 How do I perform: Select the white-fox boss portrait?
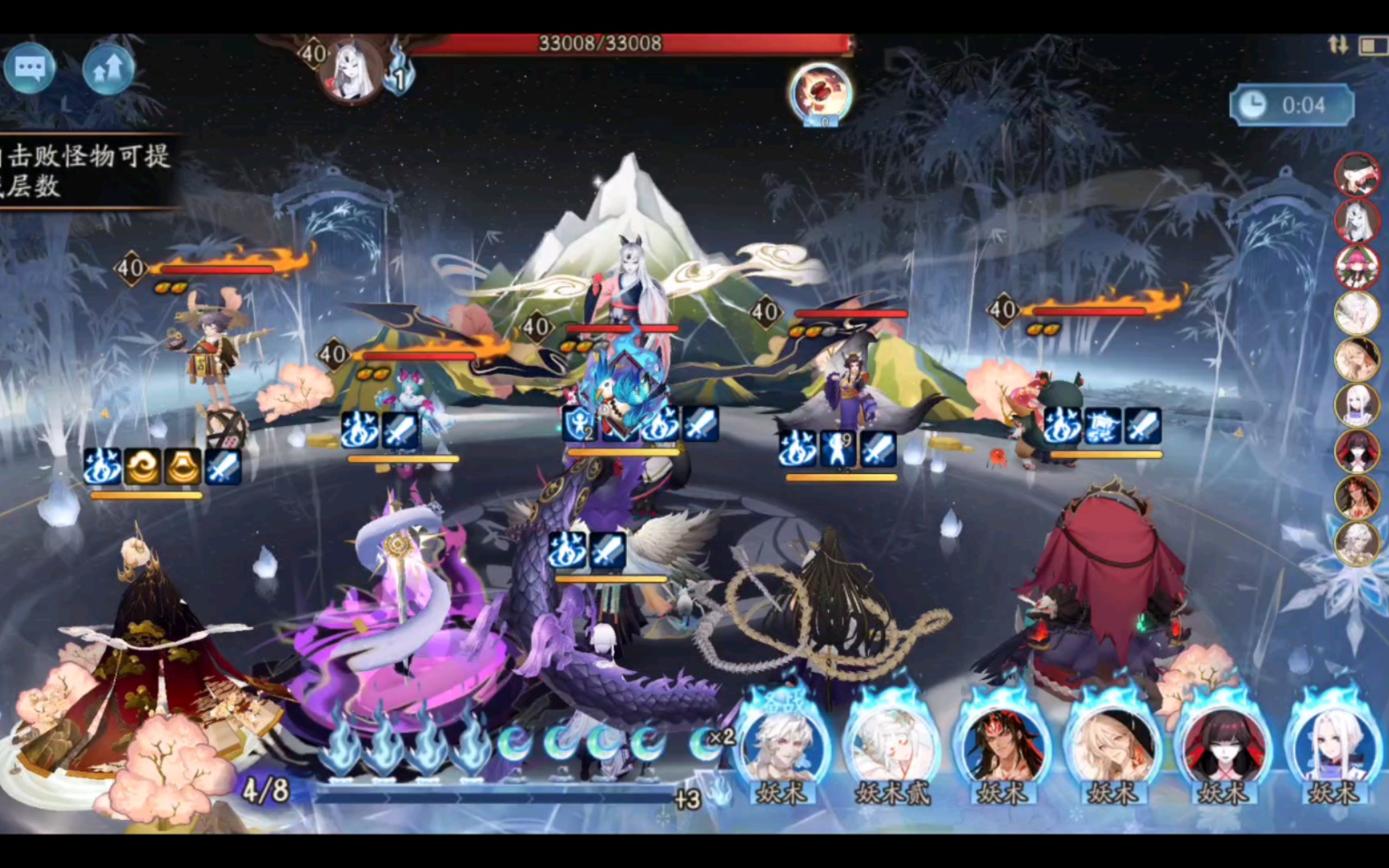[x=351, y=71]
